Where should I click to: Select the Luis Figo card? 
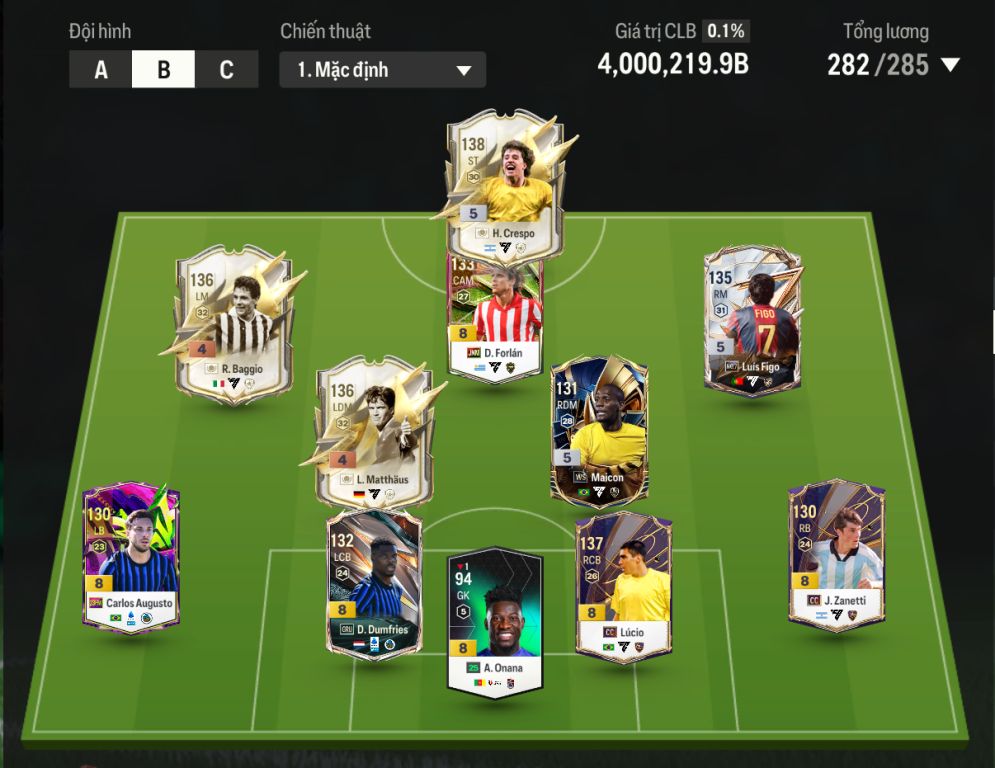tap(752, 322)
